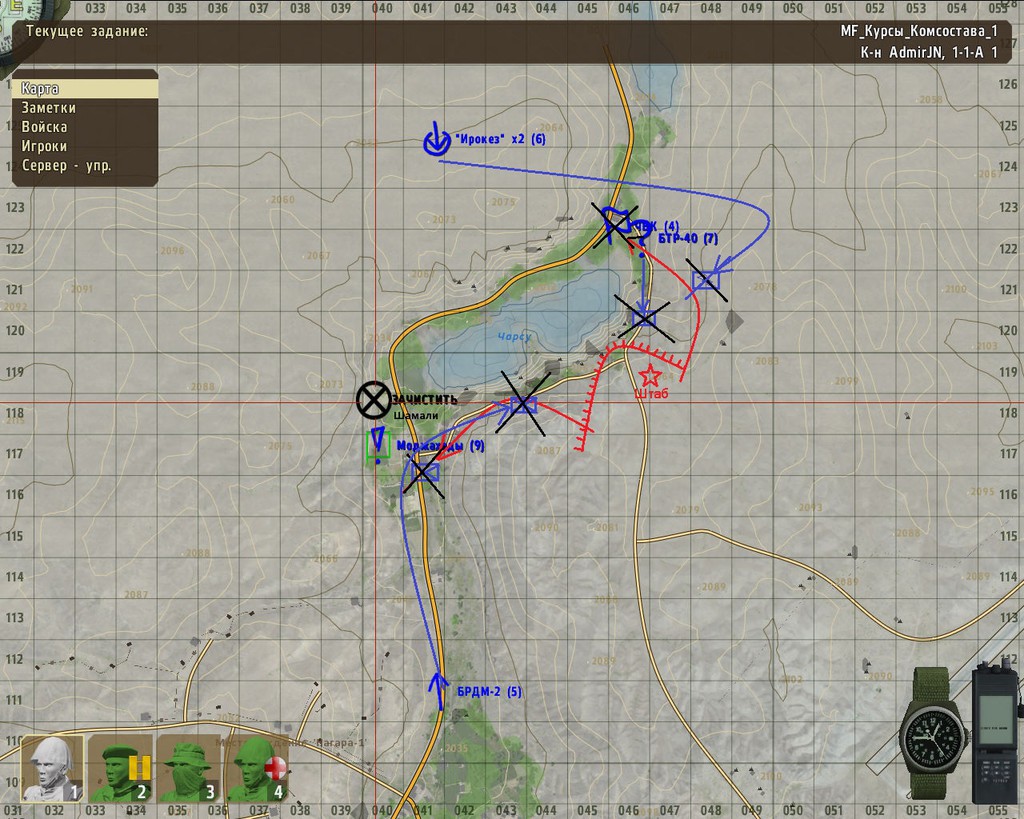Select the masked soldier portrait number 3
1024x819 pixels.
(188, 769)
